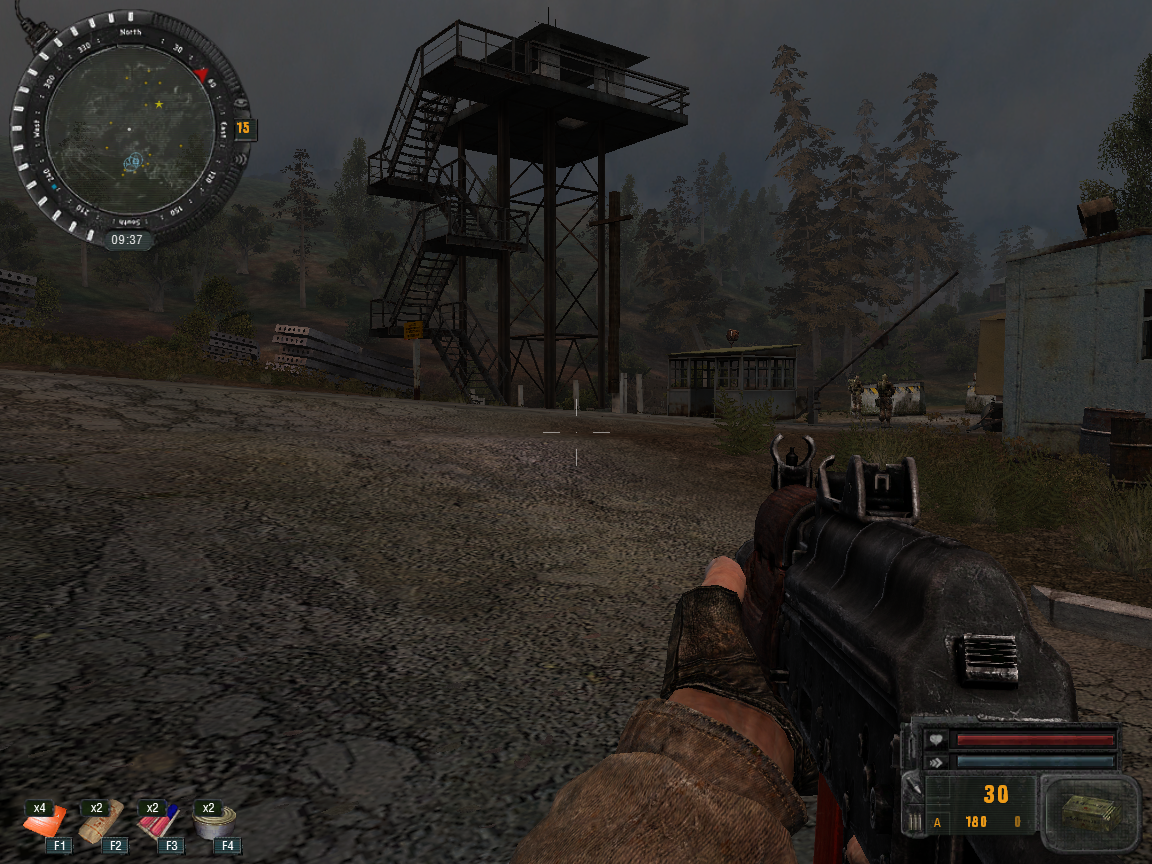Use the orange medkit quick slot

pyautogui.click(x=44, y=822)
